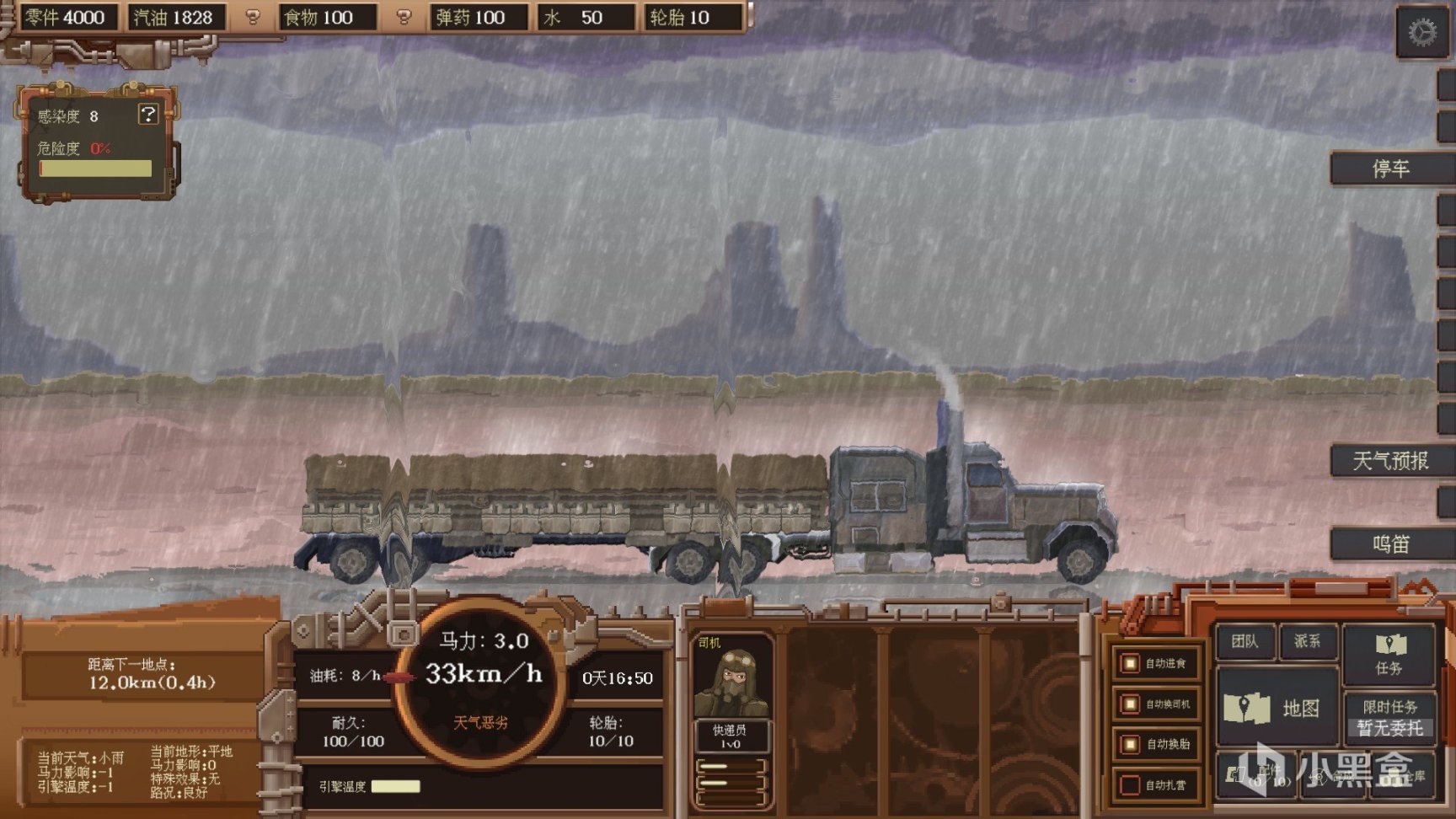Toggle 自动进食 auto-eat checkbox
Viewport: 1456px width, 819px height.
pos(1130,664)
